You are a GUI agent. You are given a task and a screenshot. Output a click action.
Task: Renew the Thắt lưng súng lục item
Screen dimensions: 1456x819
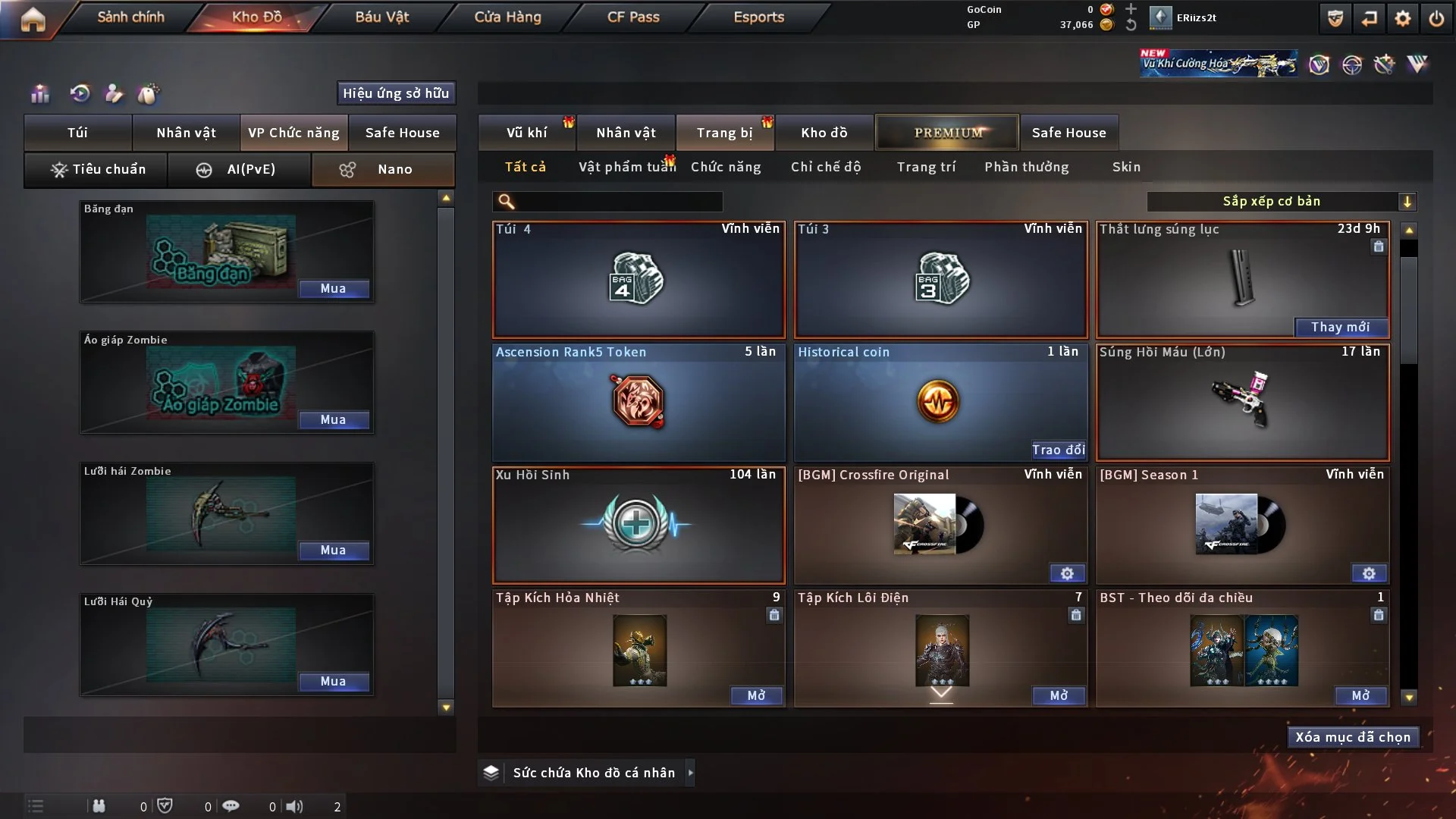[x=1340, y=327]
